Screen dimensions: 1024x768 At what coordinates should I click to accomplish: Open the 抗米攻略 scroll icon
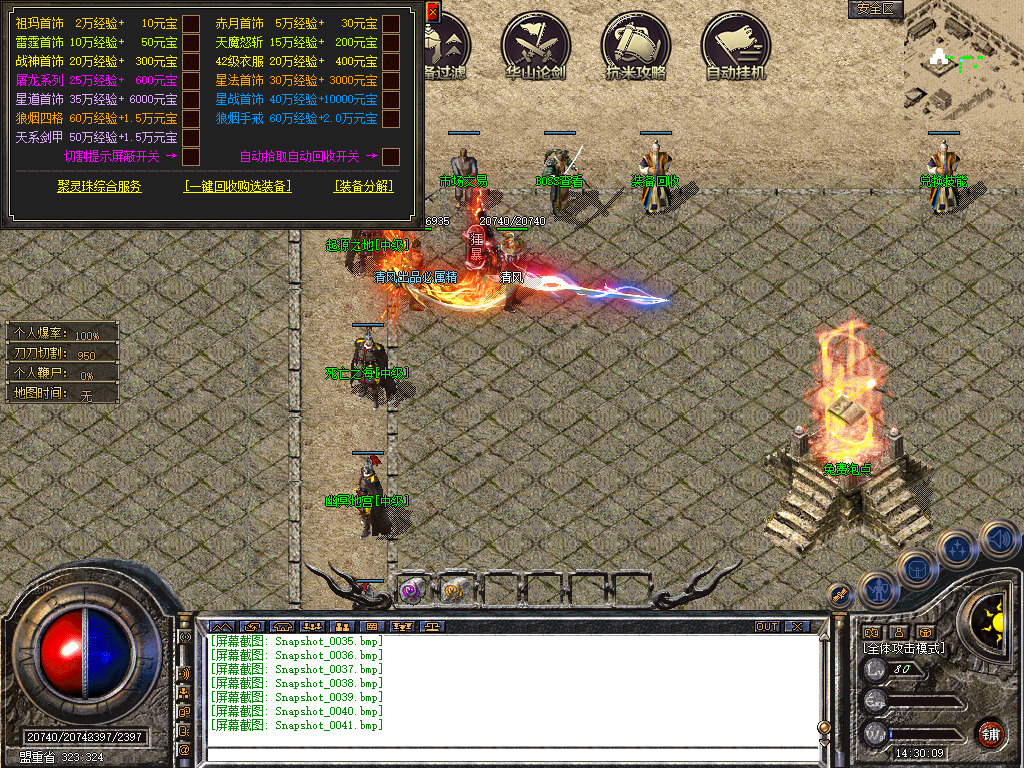pyautogui.click(x=635, y=46)
